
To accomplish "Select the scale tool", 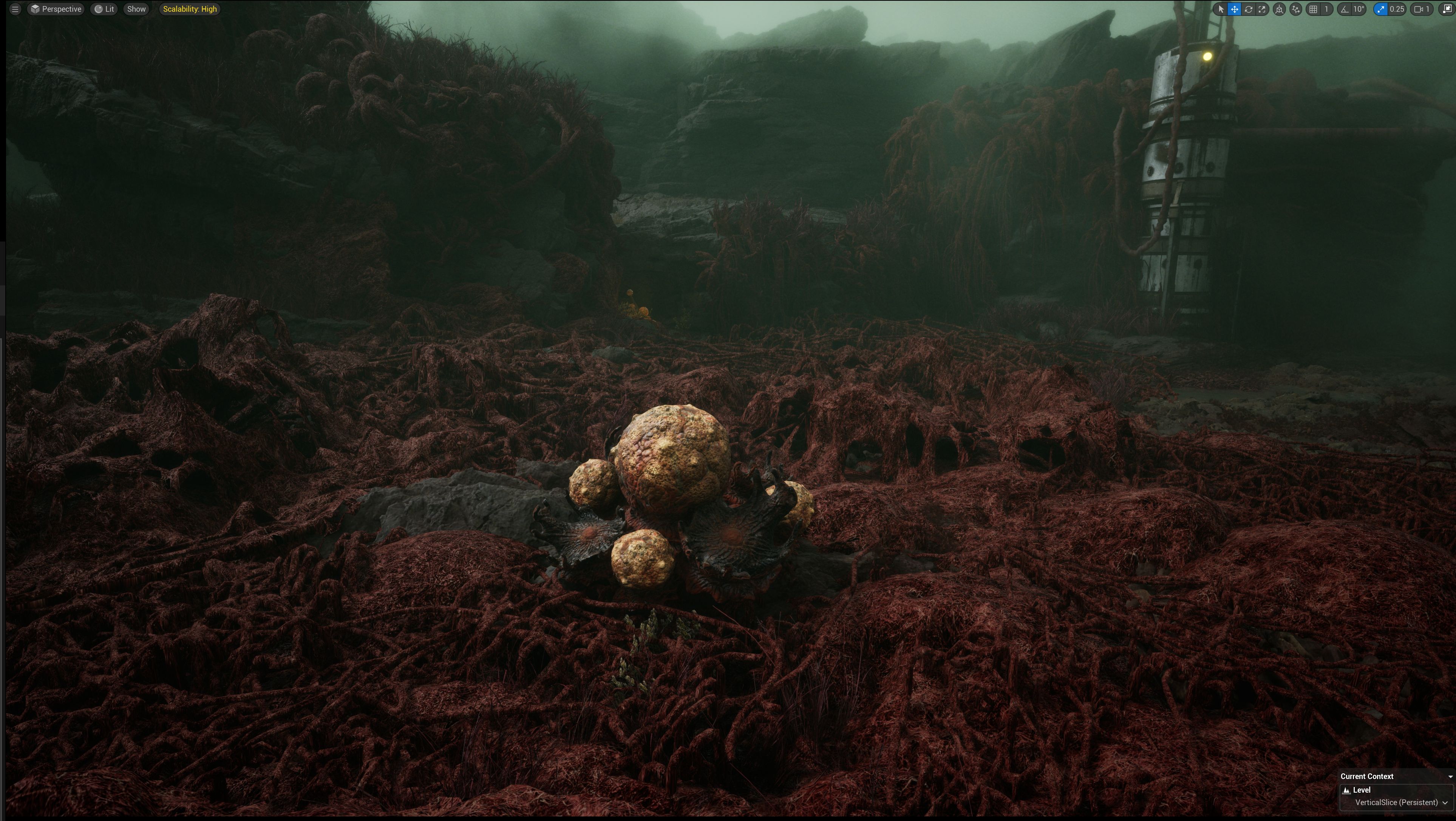I will pos(1262,9).
